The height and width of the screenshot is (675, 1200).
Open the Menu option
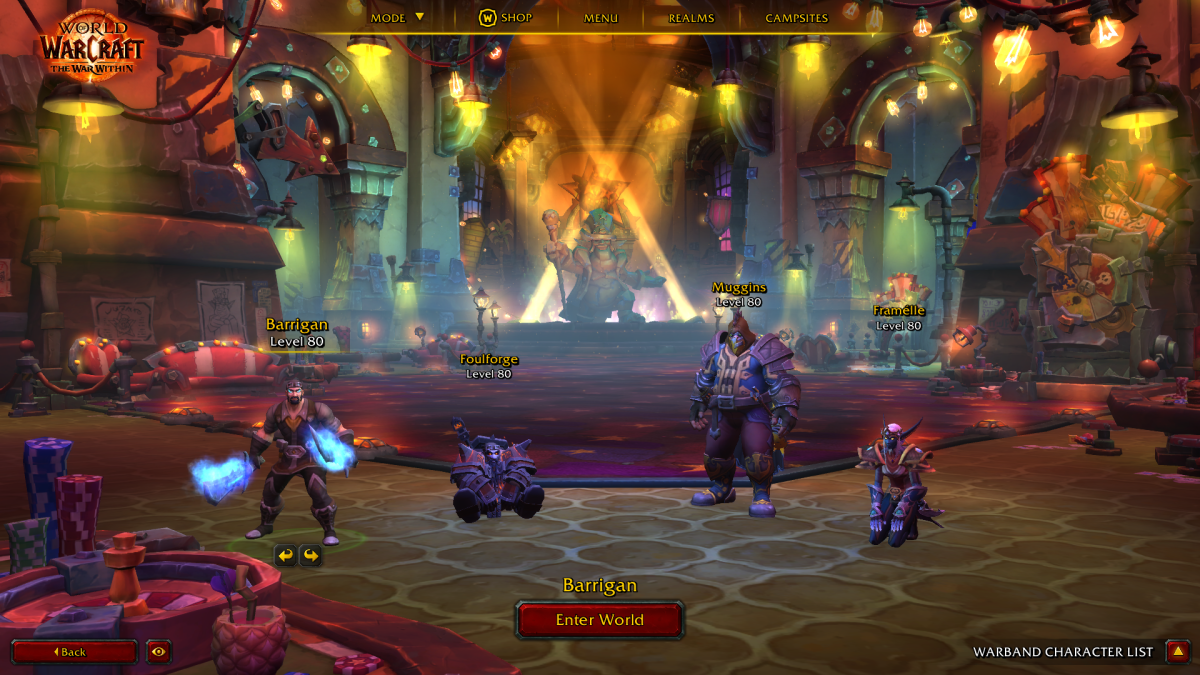(601, 18)
